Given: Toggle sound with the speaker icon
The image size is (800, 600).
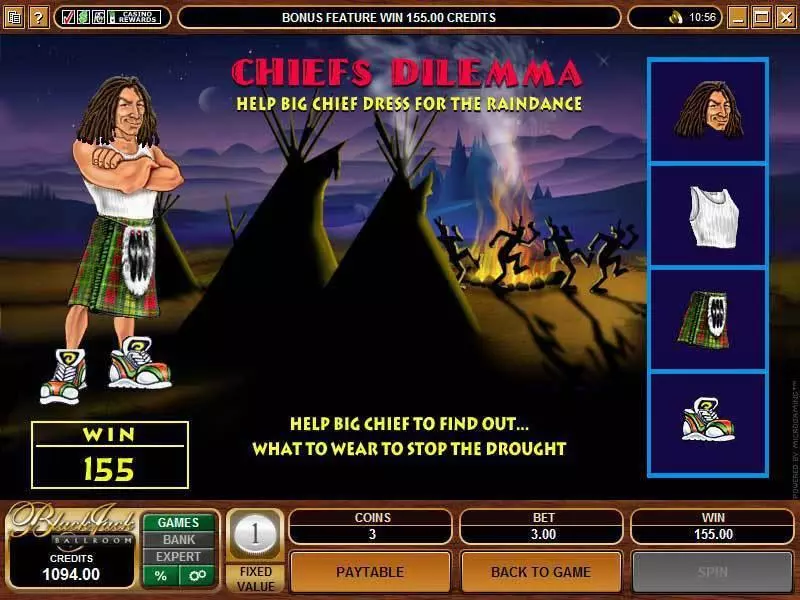Looking at the screenshot, I should [x=676, y=17].
